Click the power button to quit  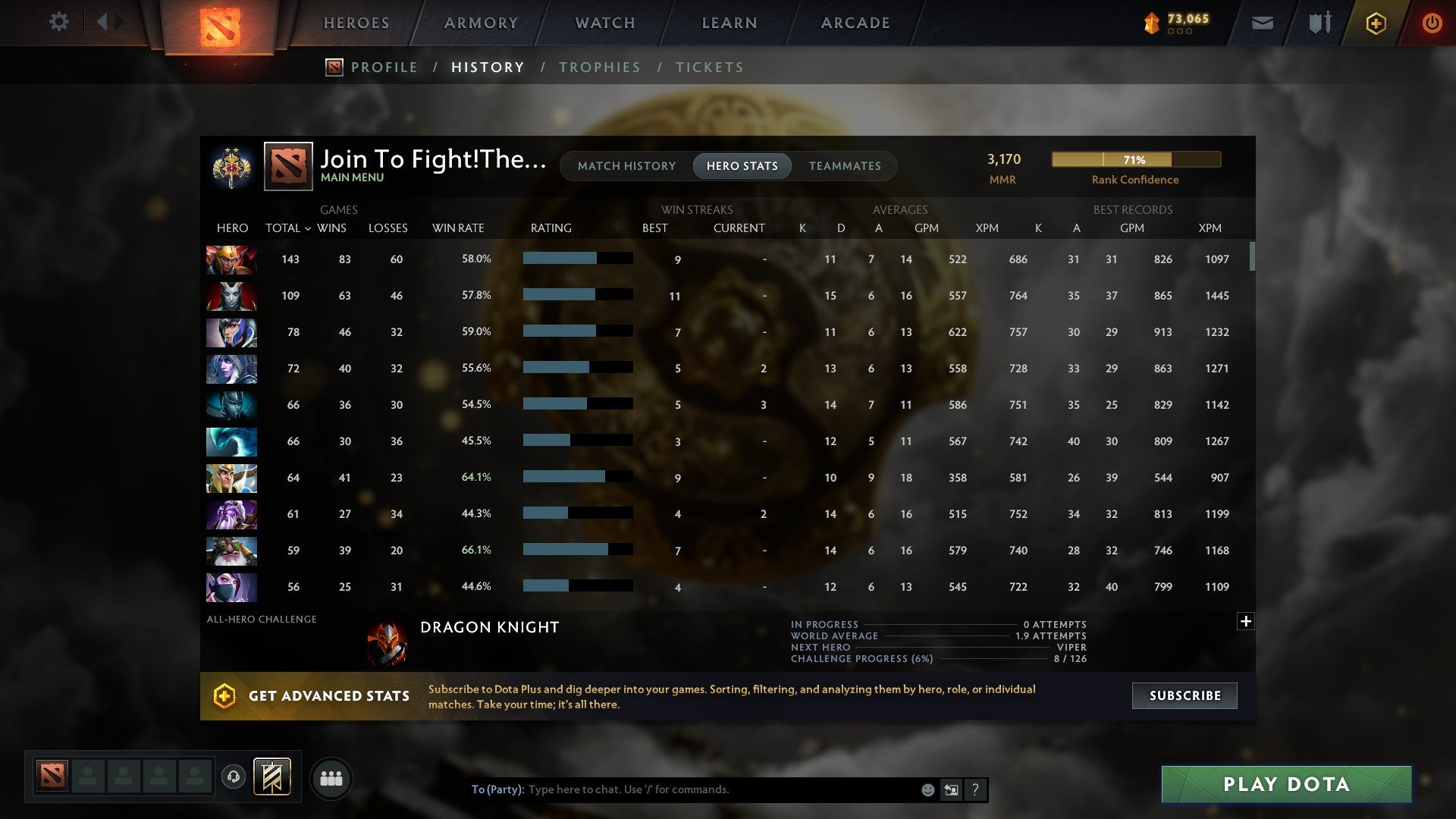[x=1432, y=23]
